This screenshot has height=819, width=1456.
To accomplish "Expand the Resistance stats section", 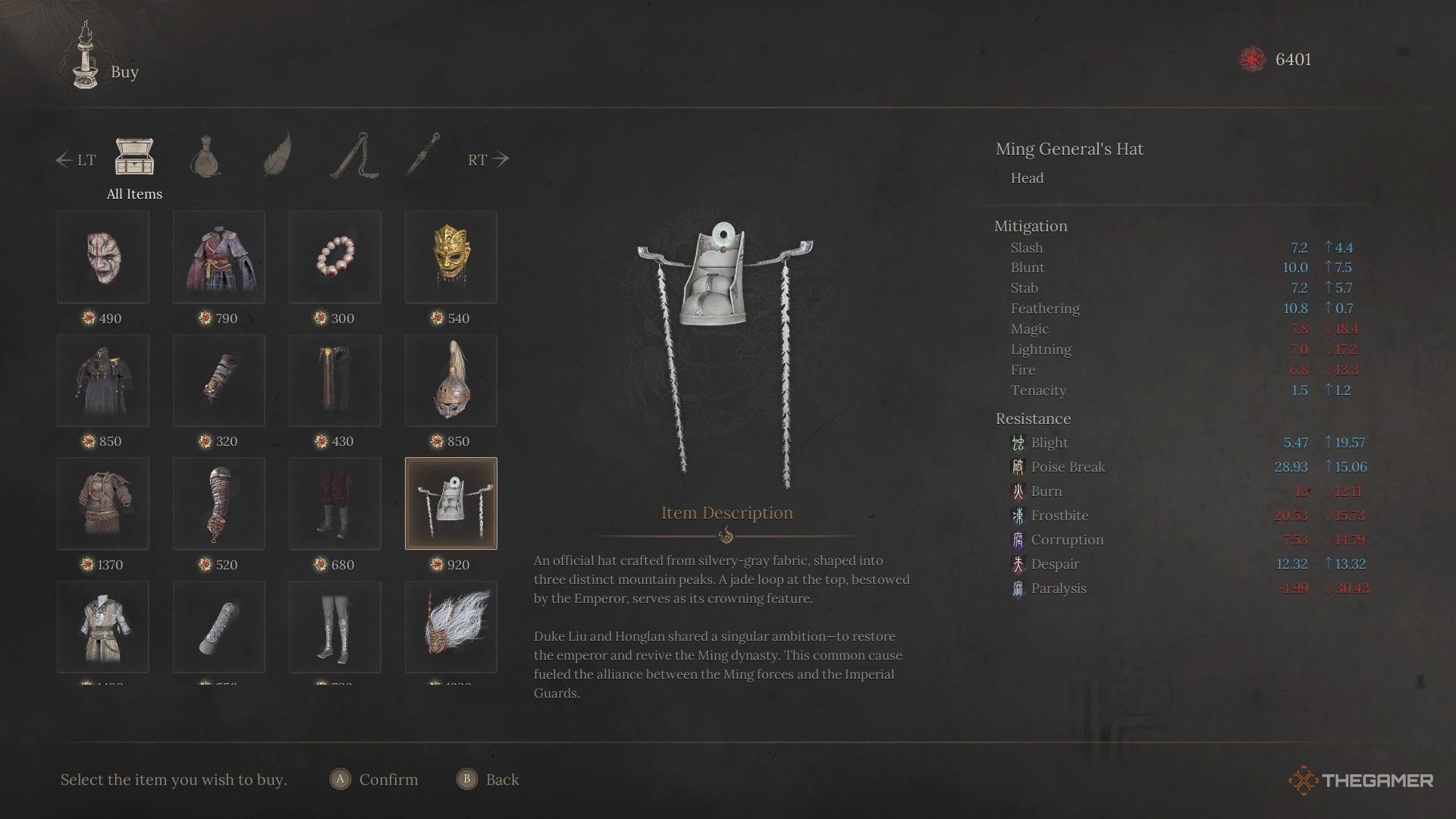I will [1032, 418].
